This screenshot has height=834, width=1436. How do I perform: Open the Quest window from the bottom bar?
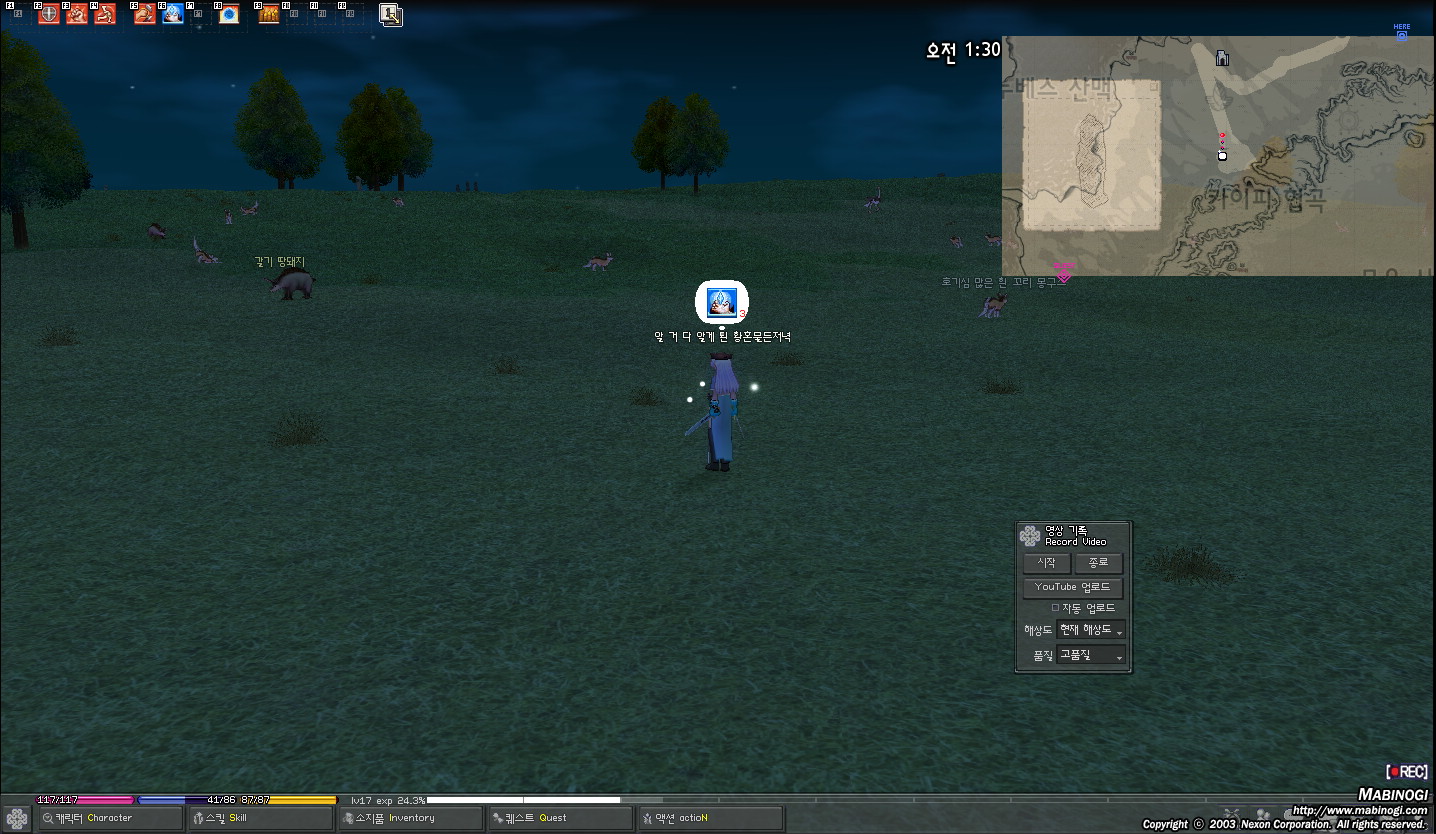559,817
